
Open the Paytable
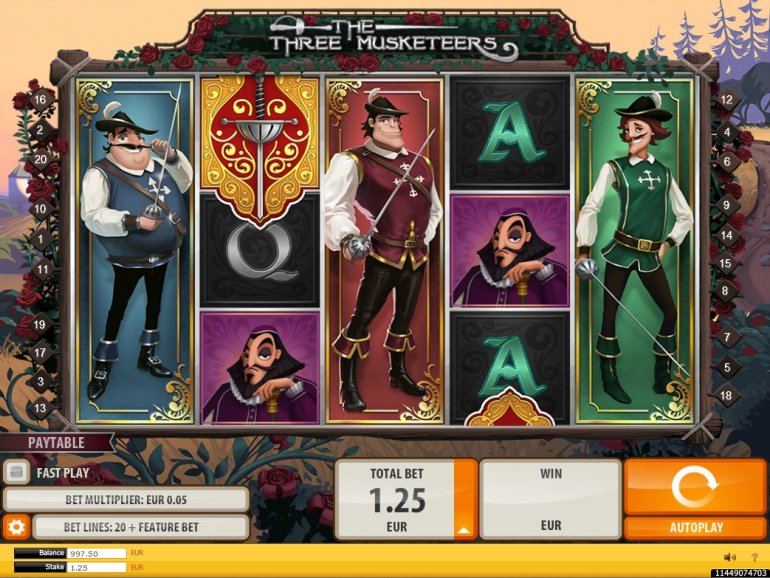(56, 442)
